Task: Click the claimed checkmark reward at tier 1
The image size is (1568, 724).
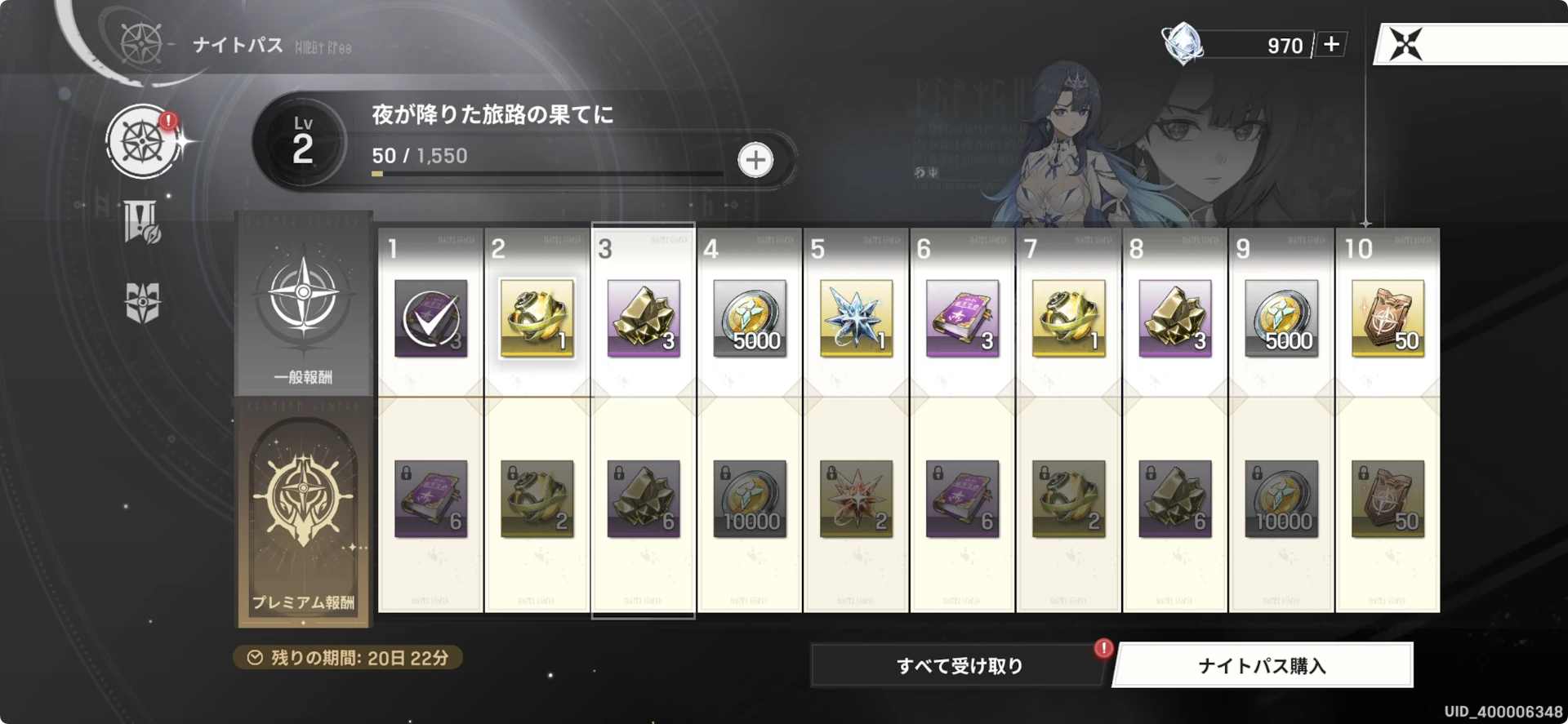Action: tap(430, 318)
